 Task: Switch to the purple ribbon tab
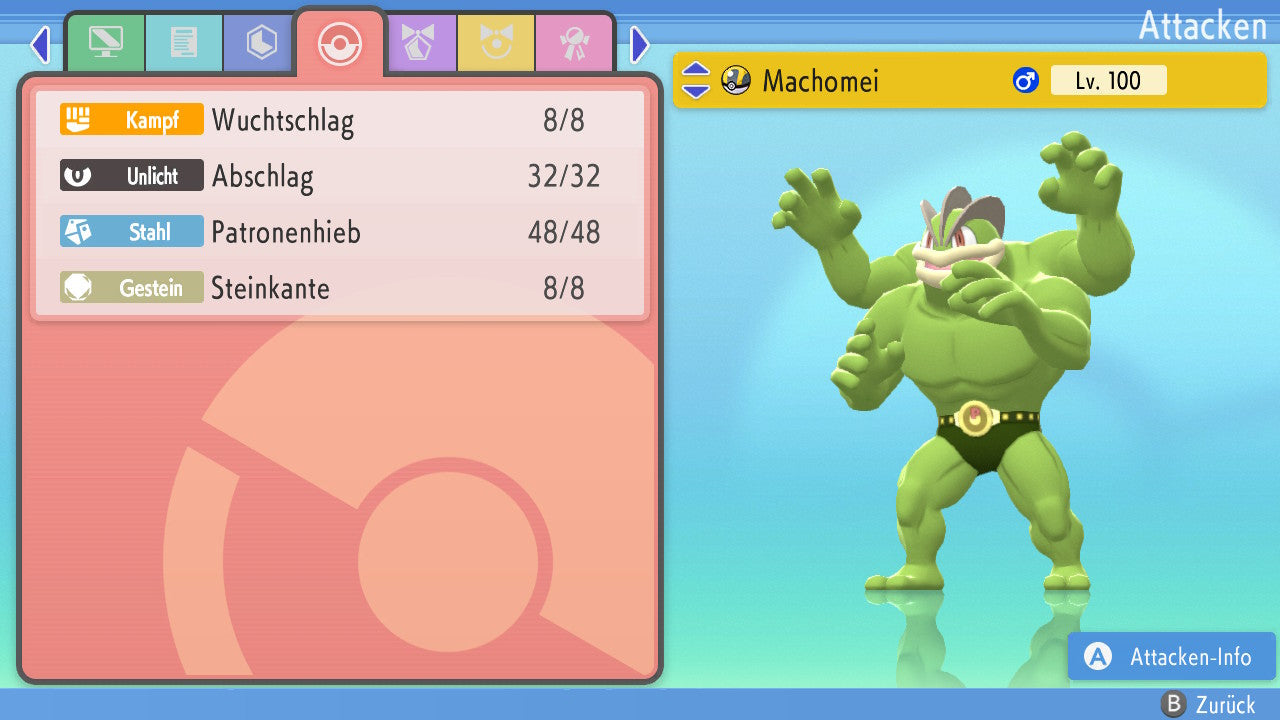pos(419,43)
